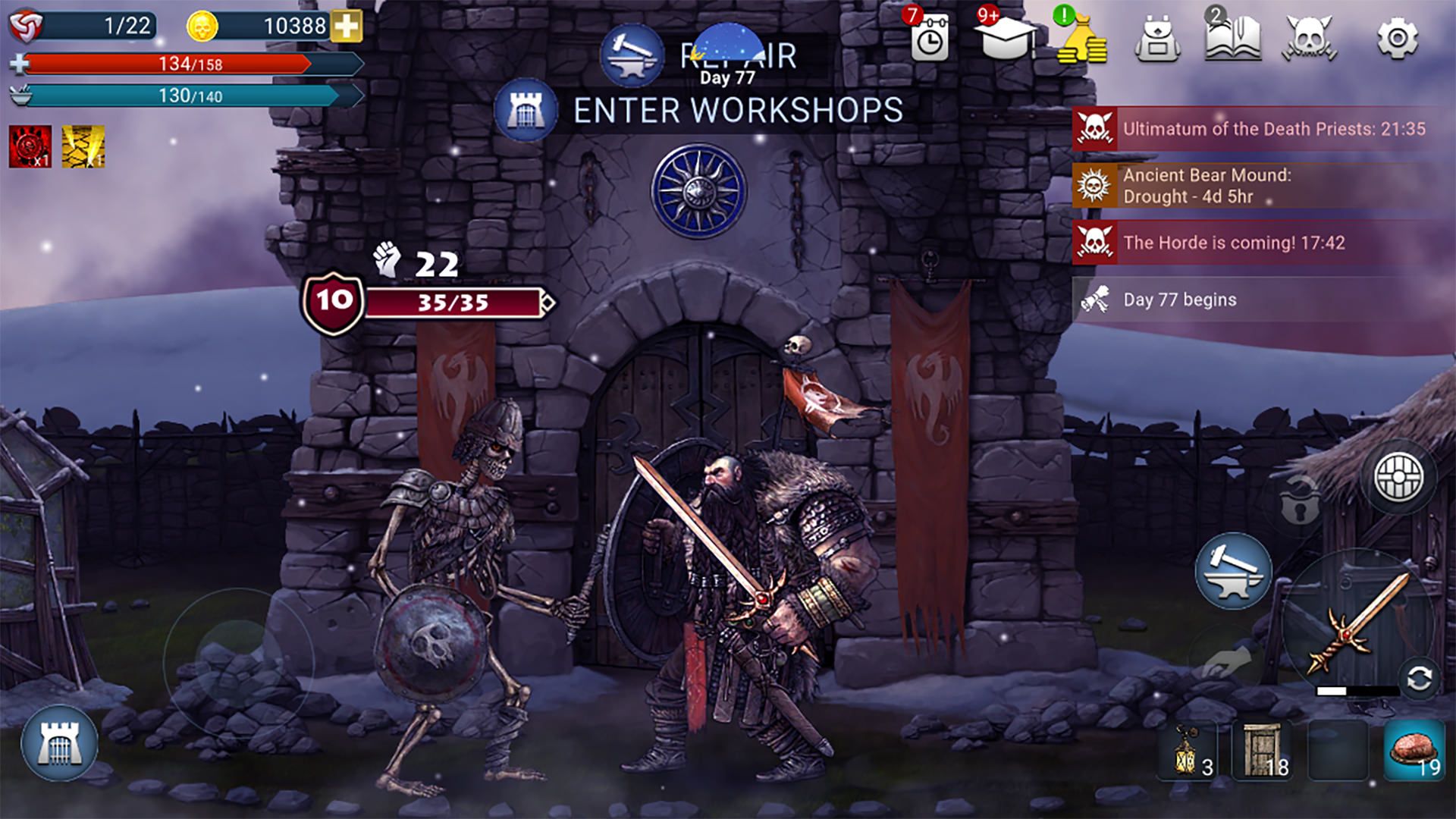Open the backpack inventory
The height and width of the screenshot is (819, 1456).
click(x=1157, y=39)
